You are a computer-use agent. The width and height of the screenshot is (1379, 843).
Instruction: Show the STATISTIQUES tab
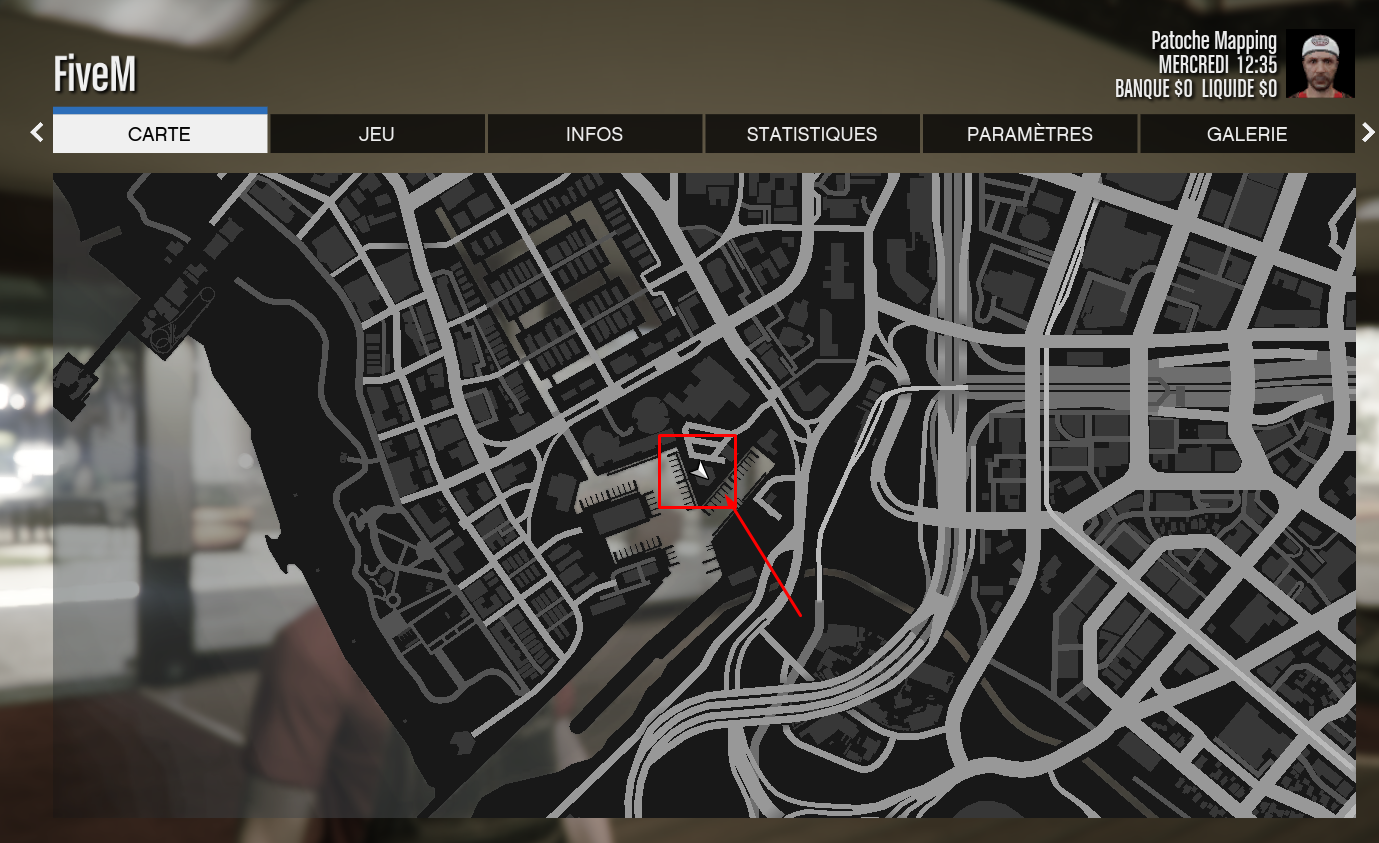click(x=812, y=134)
